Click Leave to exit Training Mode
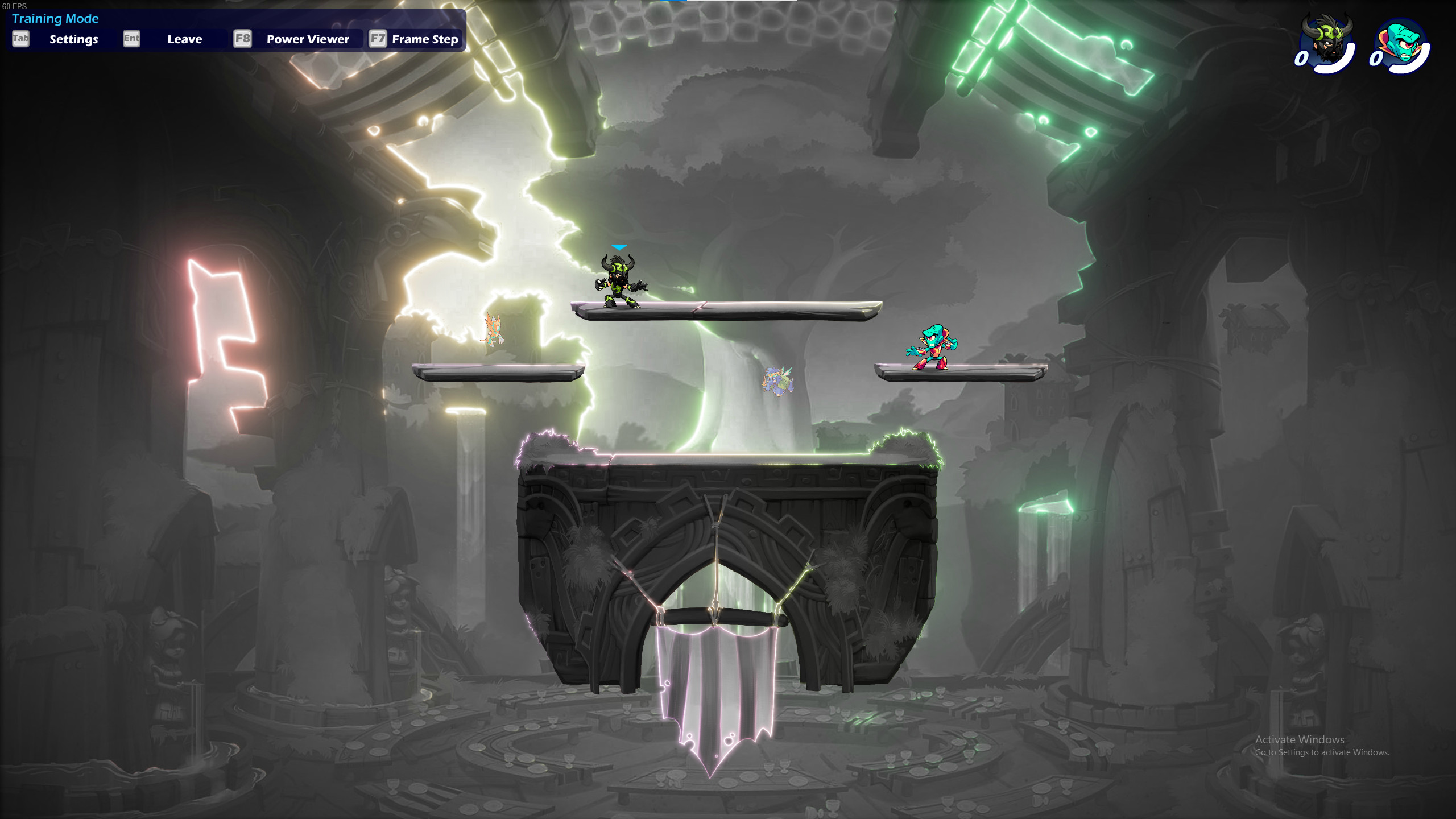The image size is (1456, 819). click(184, 39)
